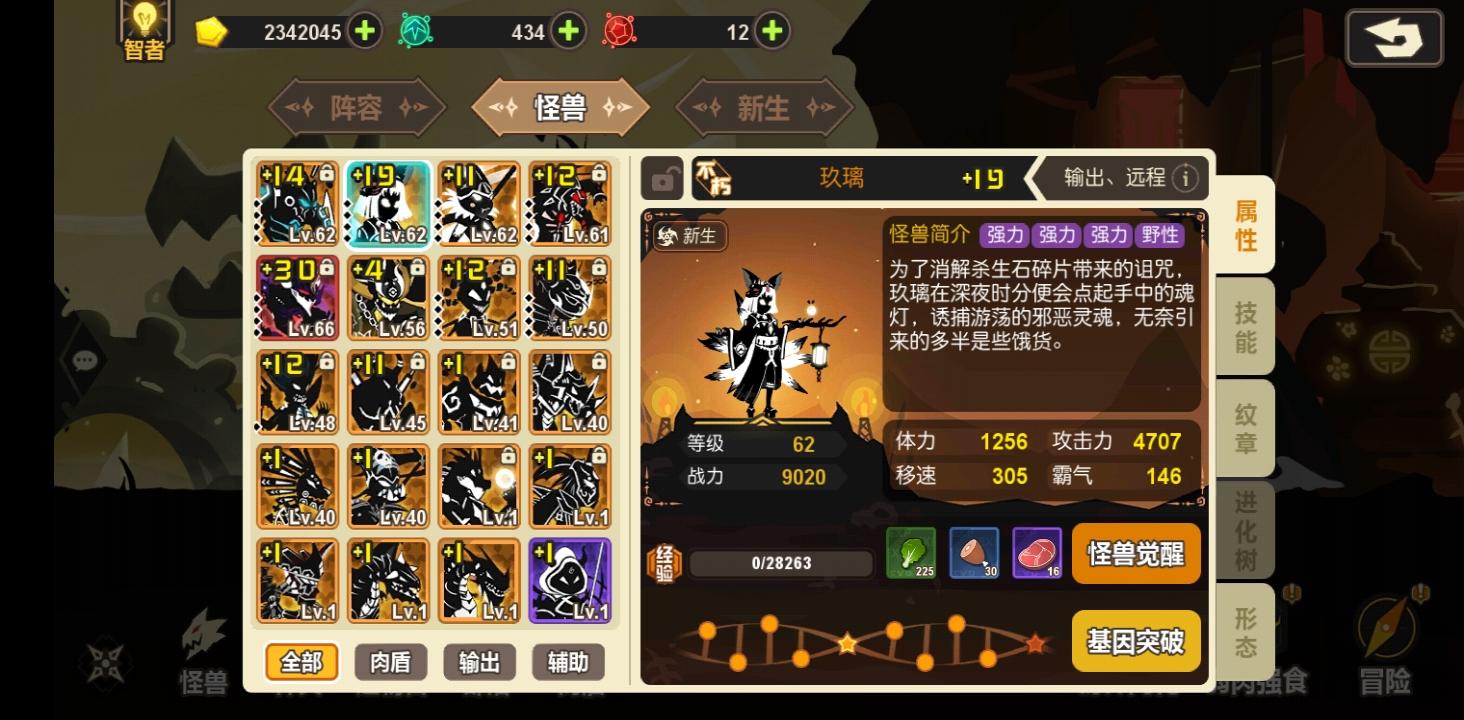1464x720 pixels.
Task: Switch monster list to 输出 filter
Action: point(478,662)
